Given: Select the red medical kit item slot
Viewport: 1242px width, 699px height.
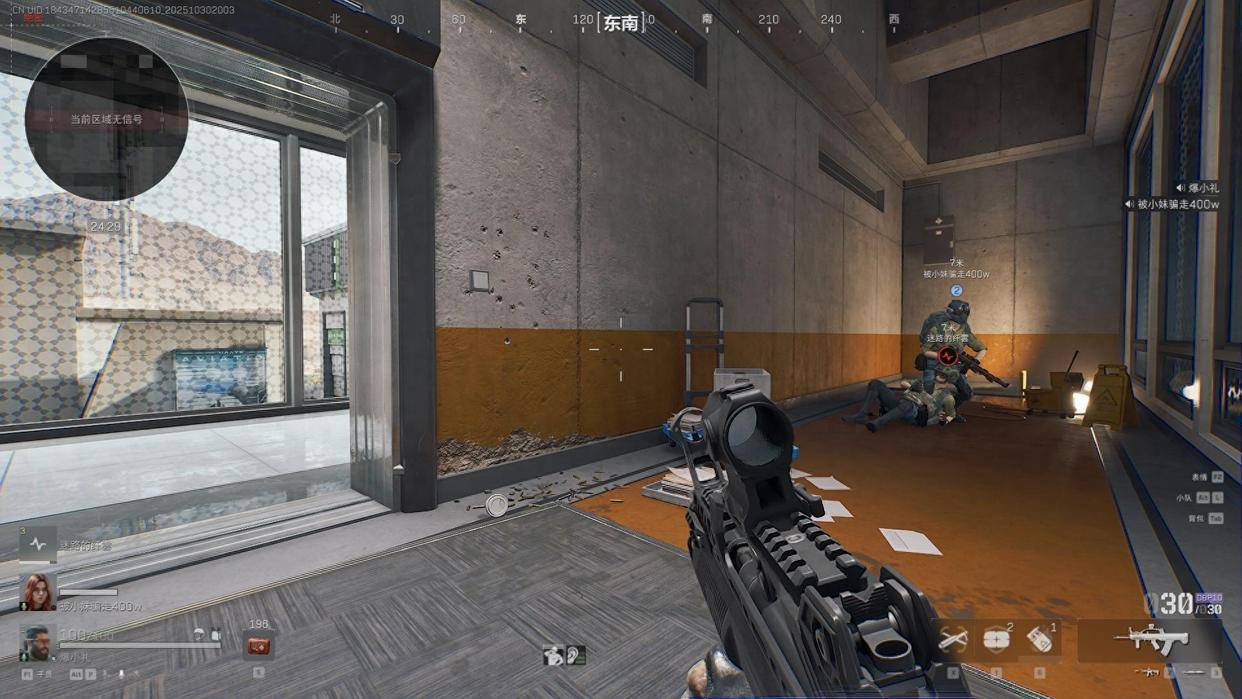Looking at the screenshot, I should click(258, 645).
